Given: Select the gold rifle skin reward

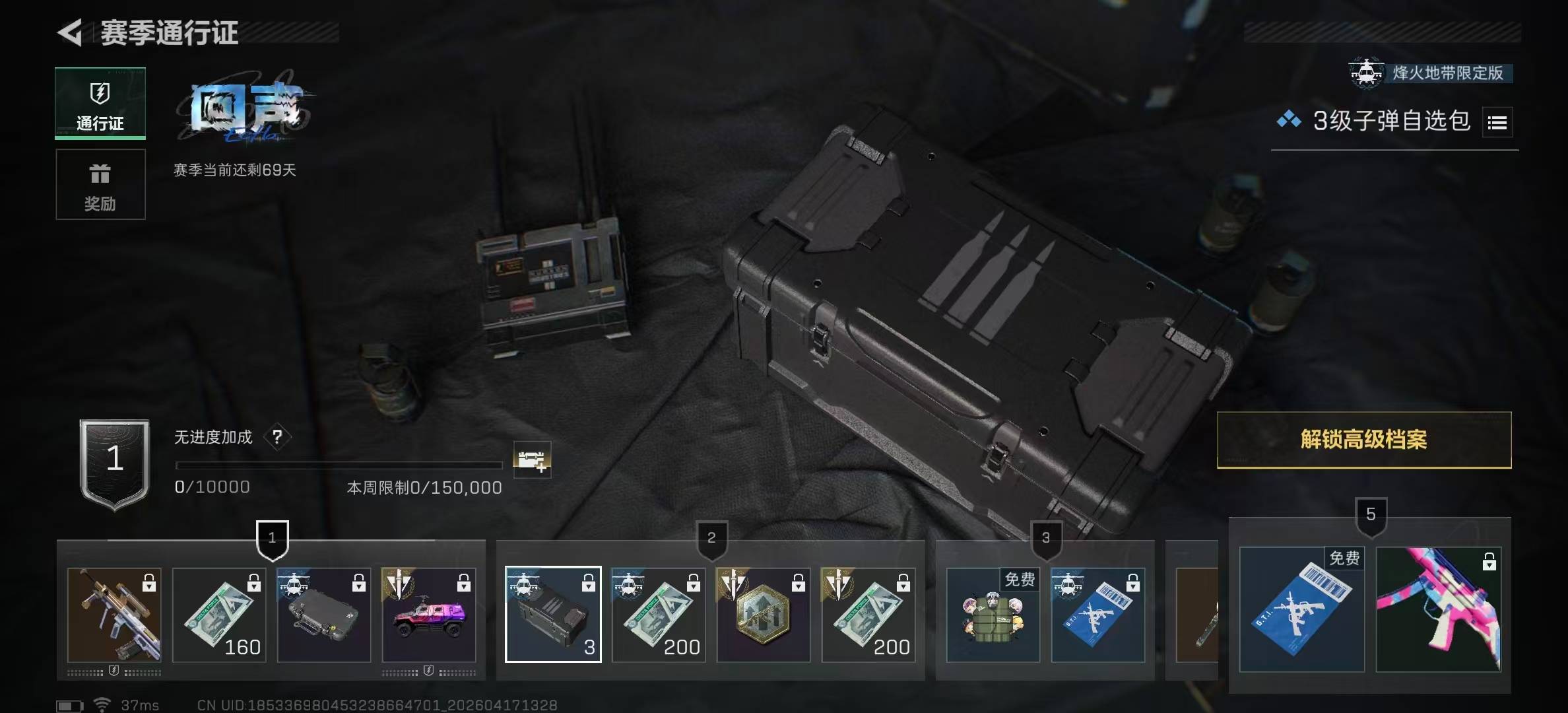Looking at the screenshot, I should pos(114,615).
